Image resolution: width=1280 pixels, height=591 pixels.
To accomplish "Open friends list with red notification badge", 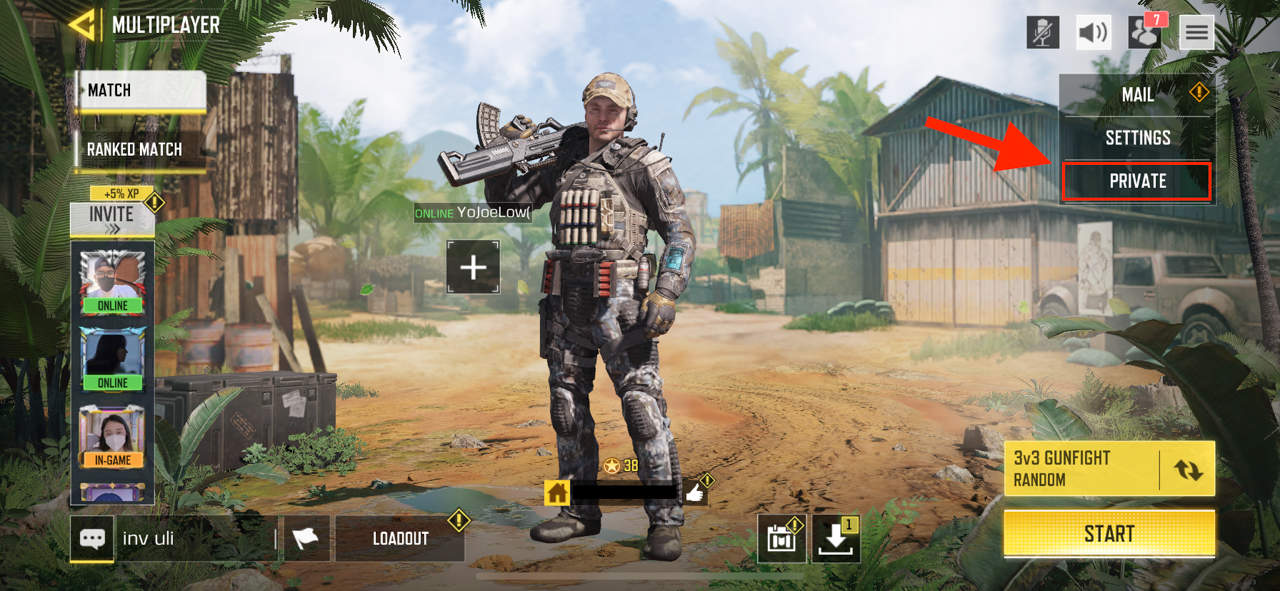I will point(1145,32).
